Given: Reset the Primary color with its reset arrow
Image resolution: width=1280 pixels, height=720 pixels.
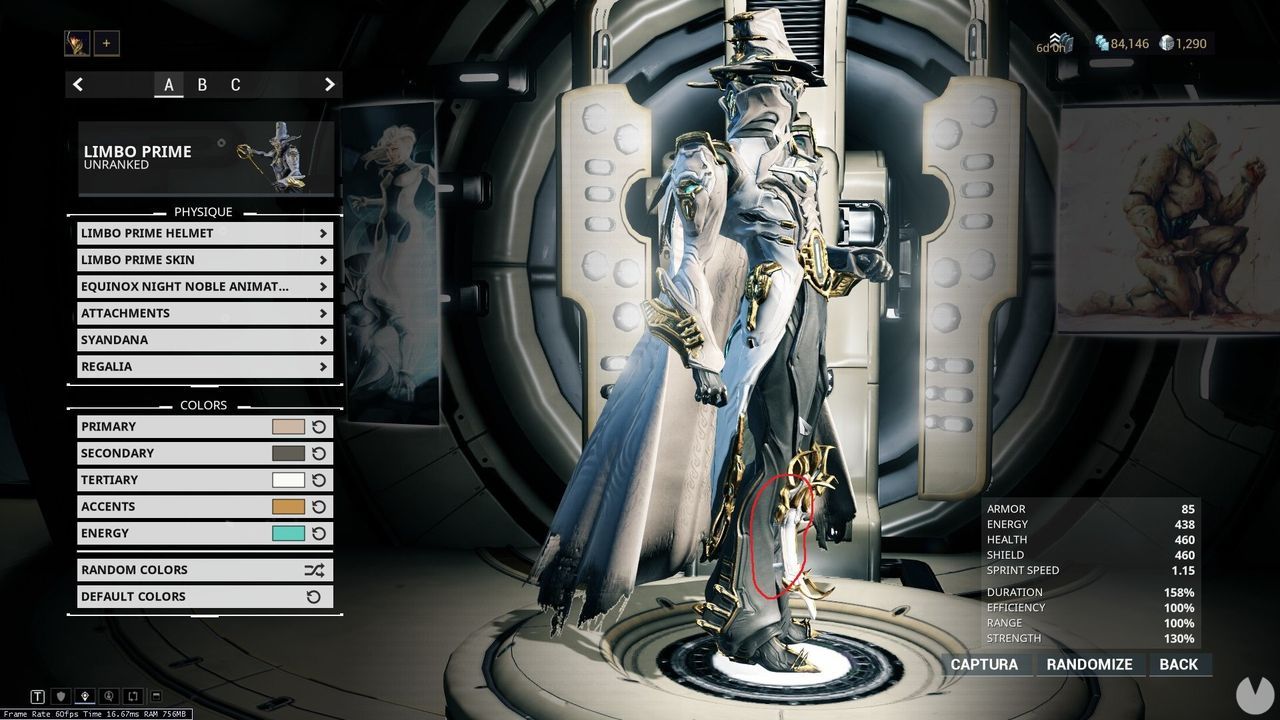Looking at the screenshot, I should (318, 426).
